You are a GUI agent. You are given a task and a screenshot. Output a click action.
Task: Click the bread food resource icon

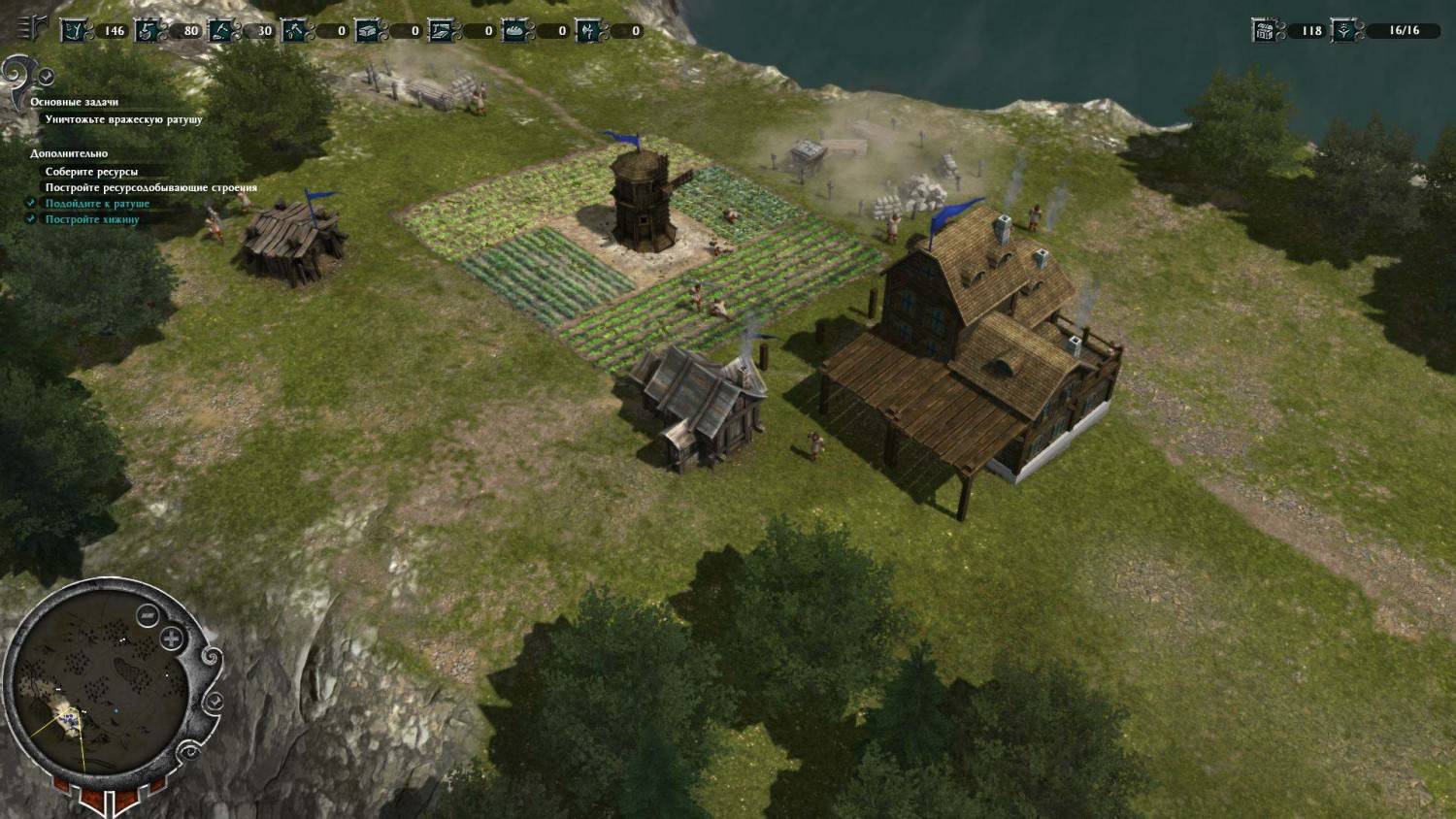[514, 31]
